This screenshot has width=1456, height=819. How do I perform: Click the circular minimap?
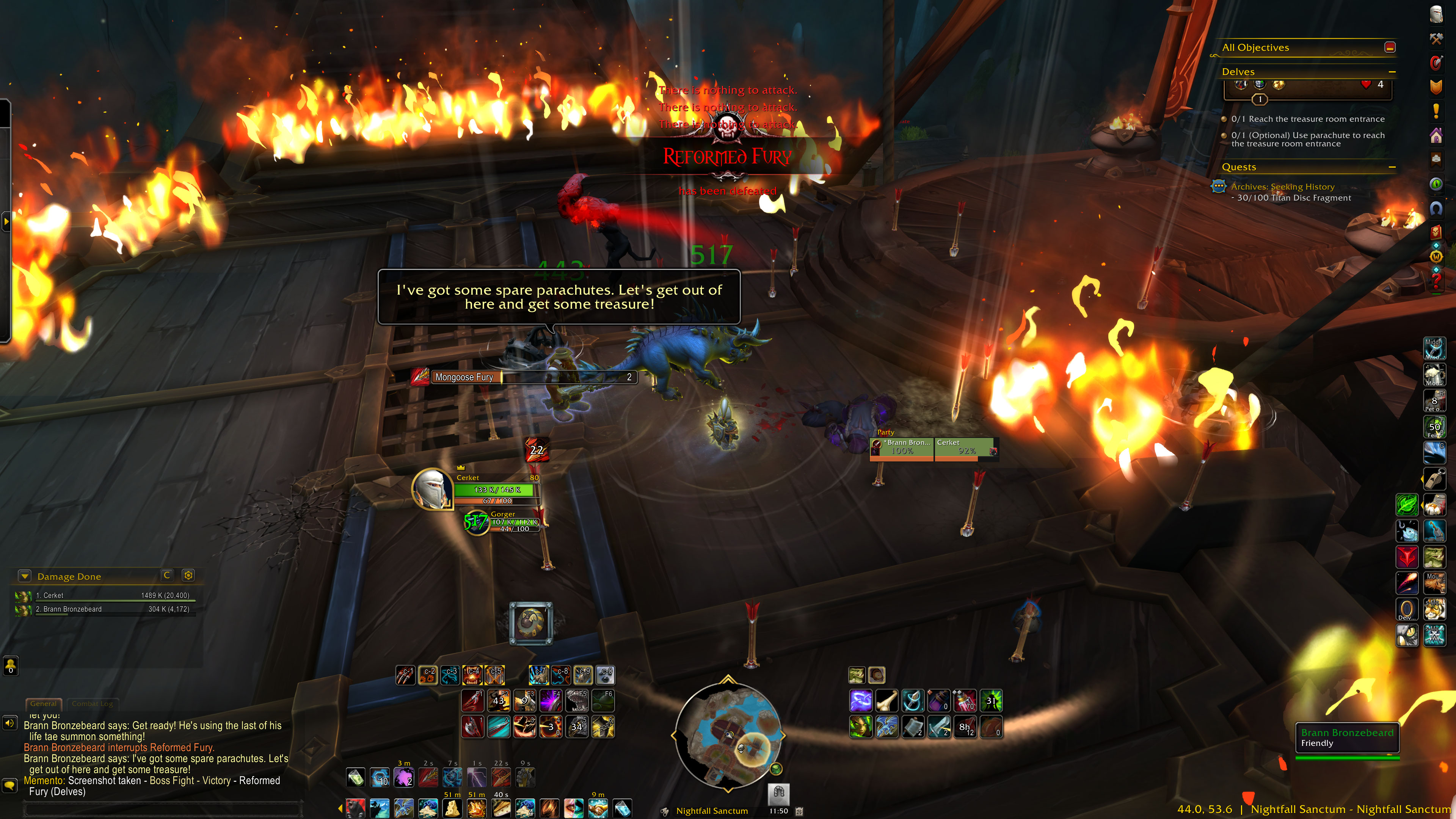coord(728,735)
